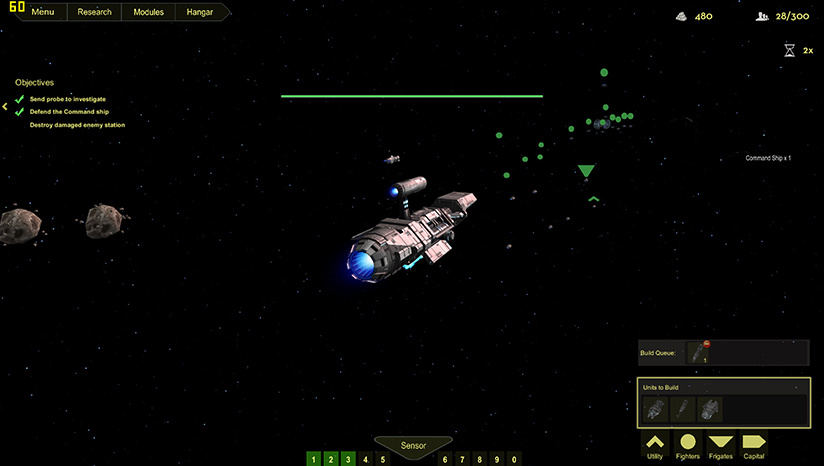Open the Sensor view
Image resolution: width=824 pixels, height=466 pixels.
point(413,445)
